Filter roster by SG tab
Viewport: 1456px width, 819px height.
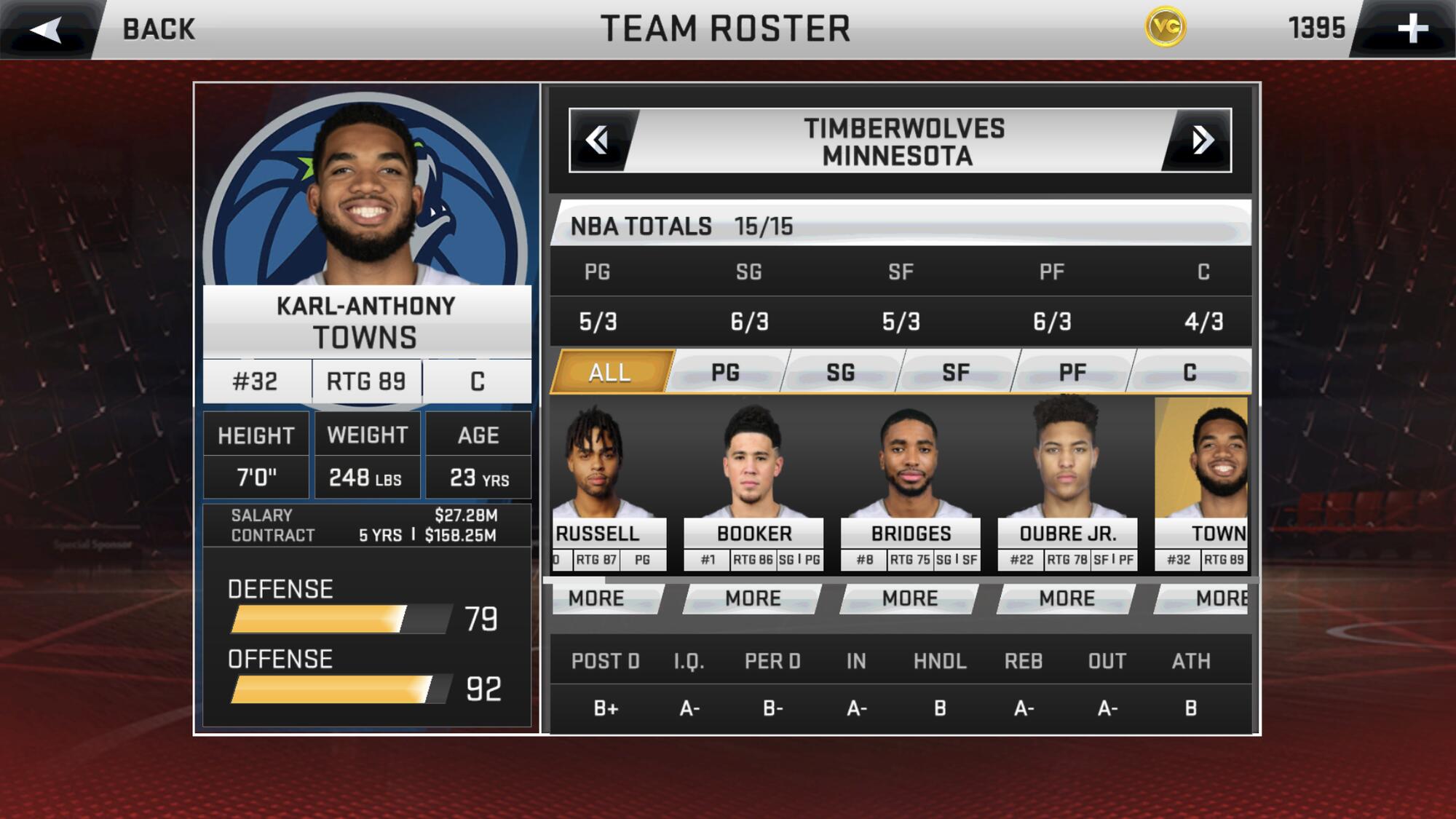click(x=840, y=372)
